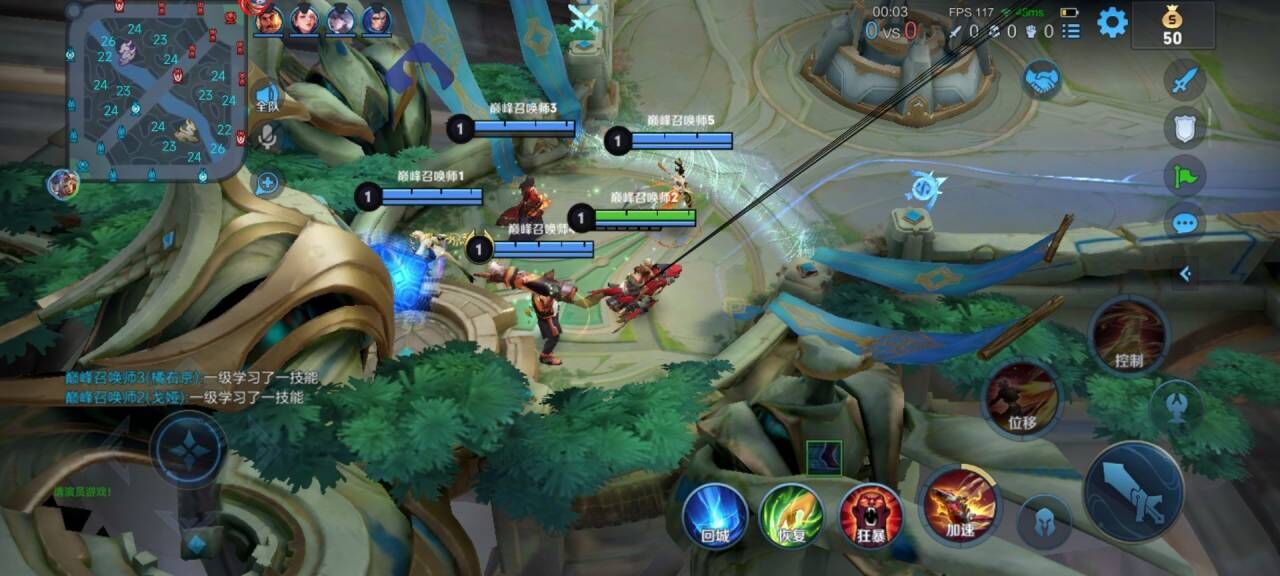Toggle the microphone voice chat
This screenshot has height=576, width=1280.
pyautogui.click(x=267, y=137)
